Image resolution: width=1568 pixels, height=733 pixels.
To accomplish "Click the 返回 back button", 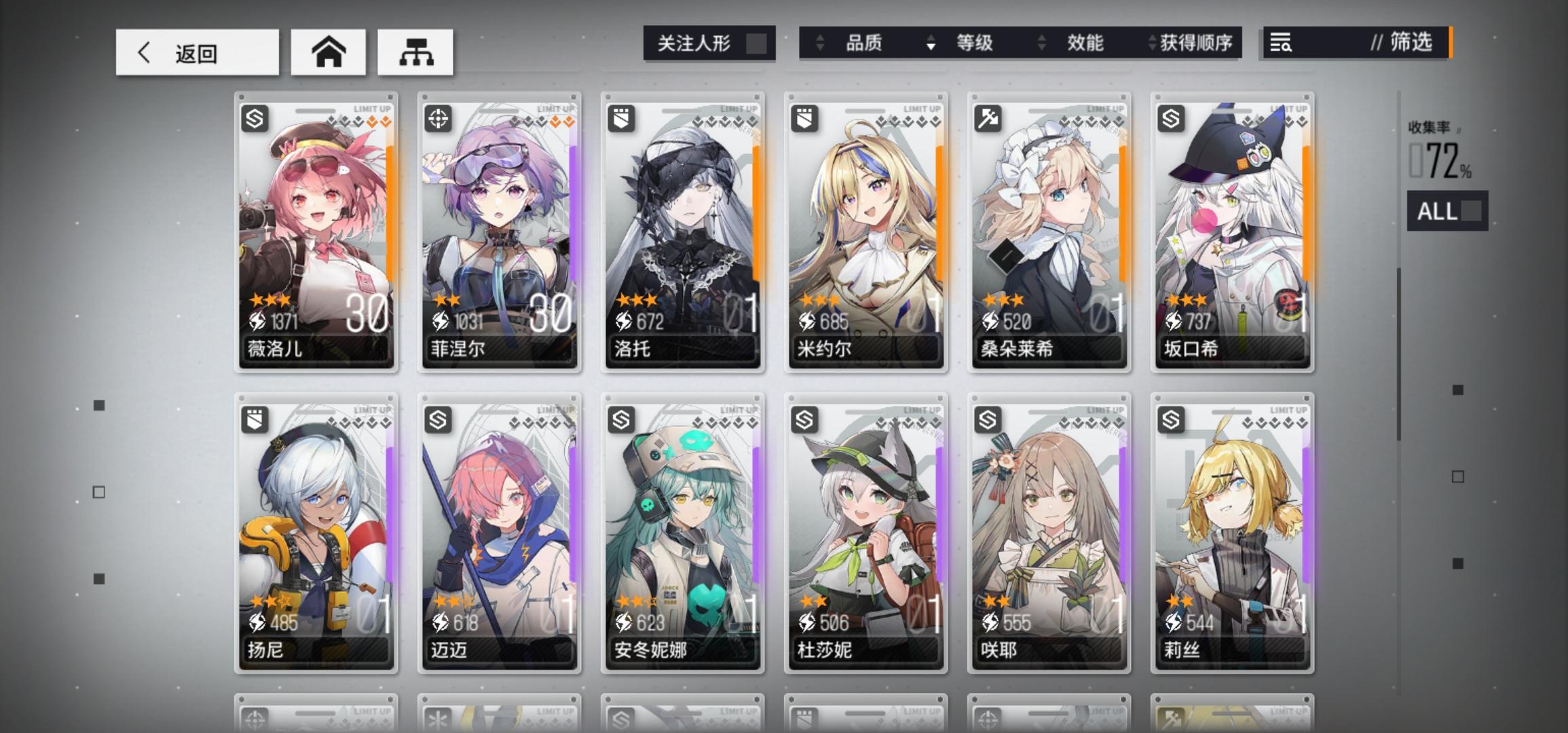I will [x=197, y=52].
